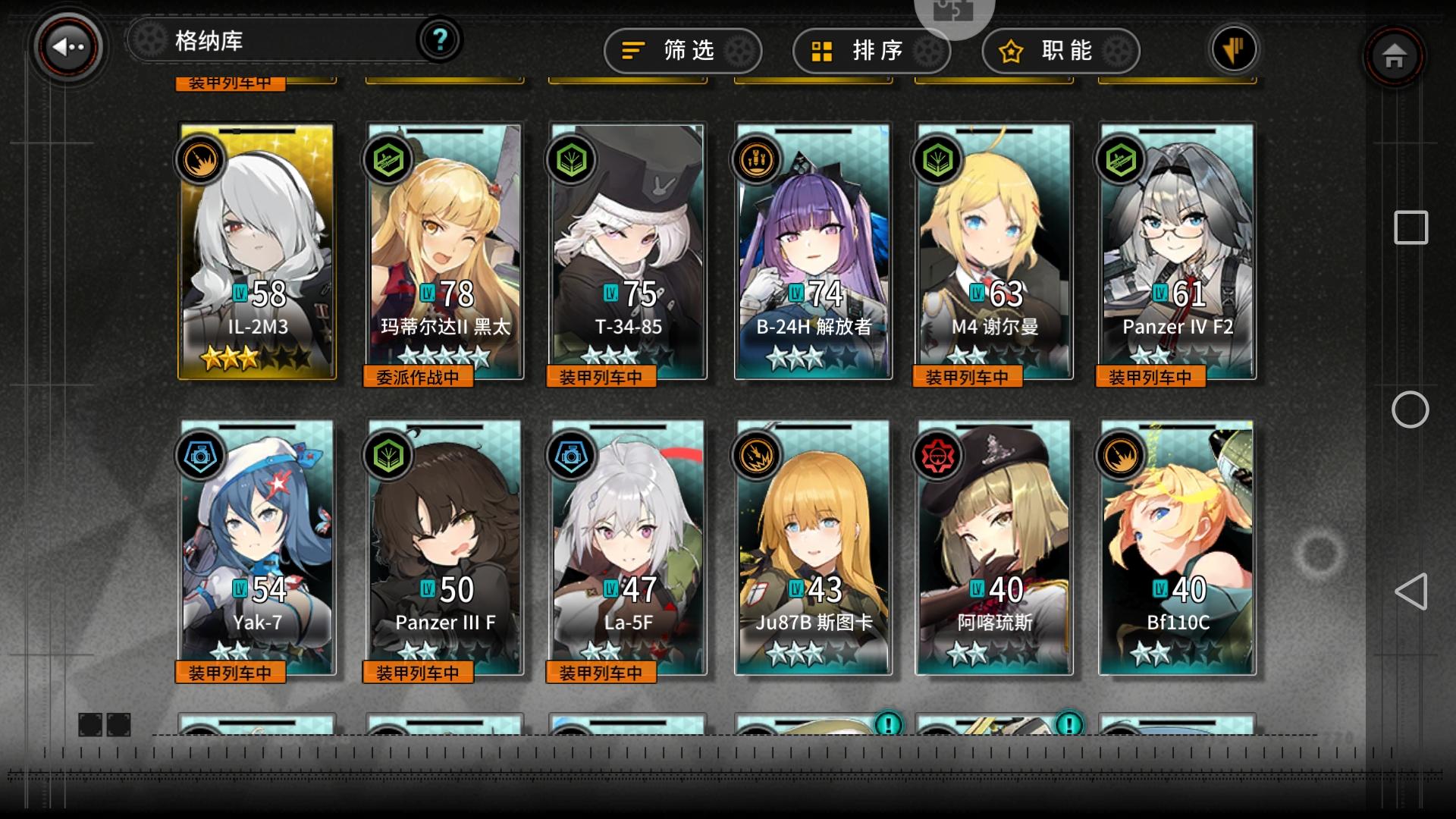Image resolution: width=1456 pixels, height=819 pixels.
Task: Tap 委派作战中 label under 玛蒂尔达II
Action: click(x=417, y=377)
